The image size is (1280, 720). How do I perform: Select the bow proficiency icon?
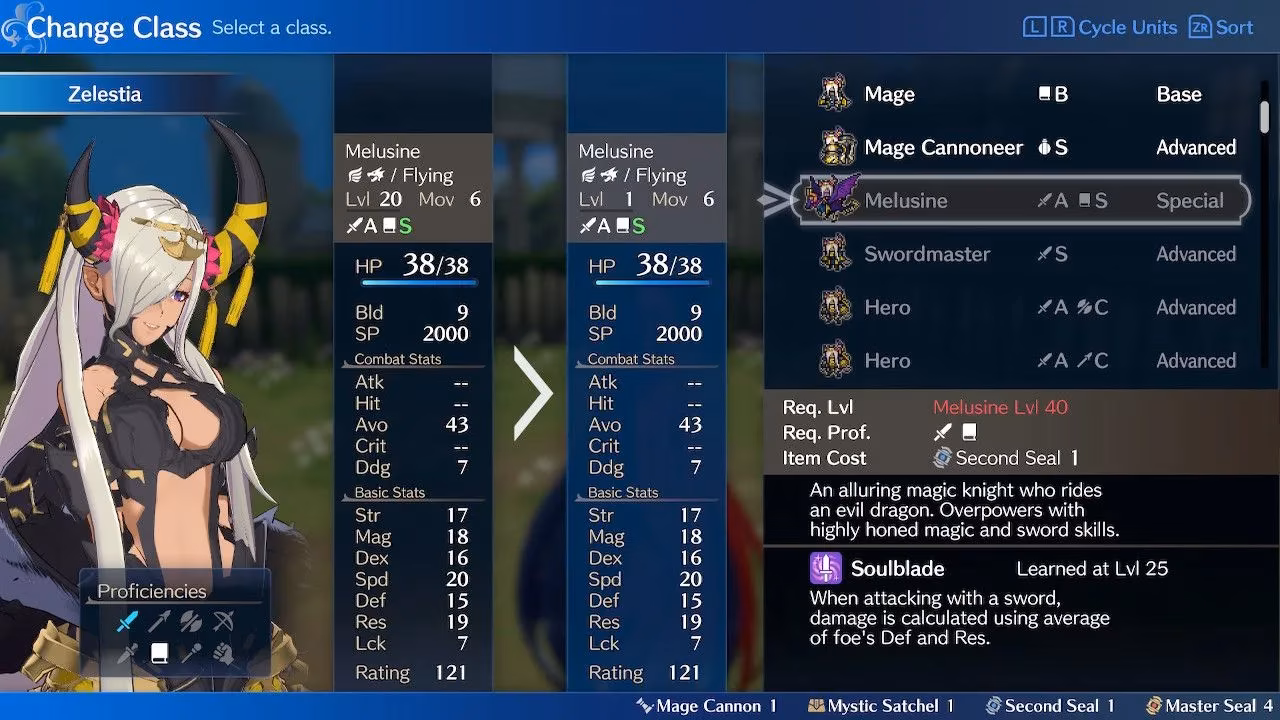click(224, 620)
